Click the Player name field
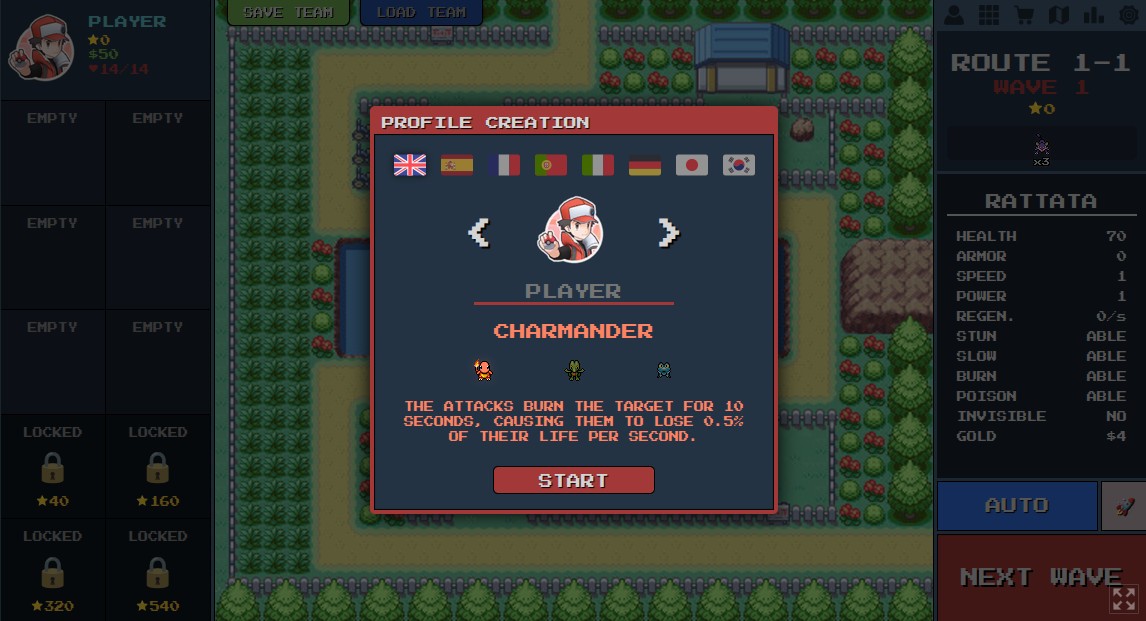 [x=573, y=291]
